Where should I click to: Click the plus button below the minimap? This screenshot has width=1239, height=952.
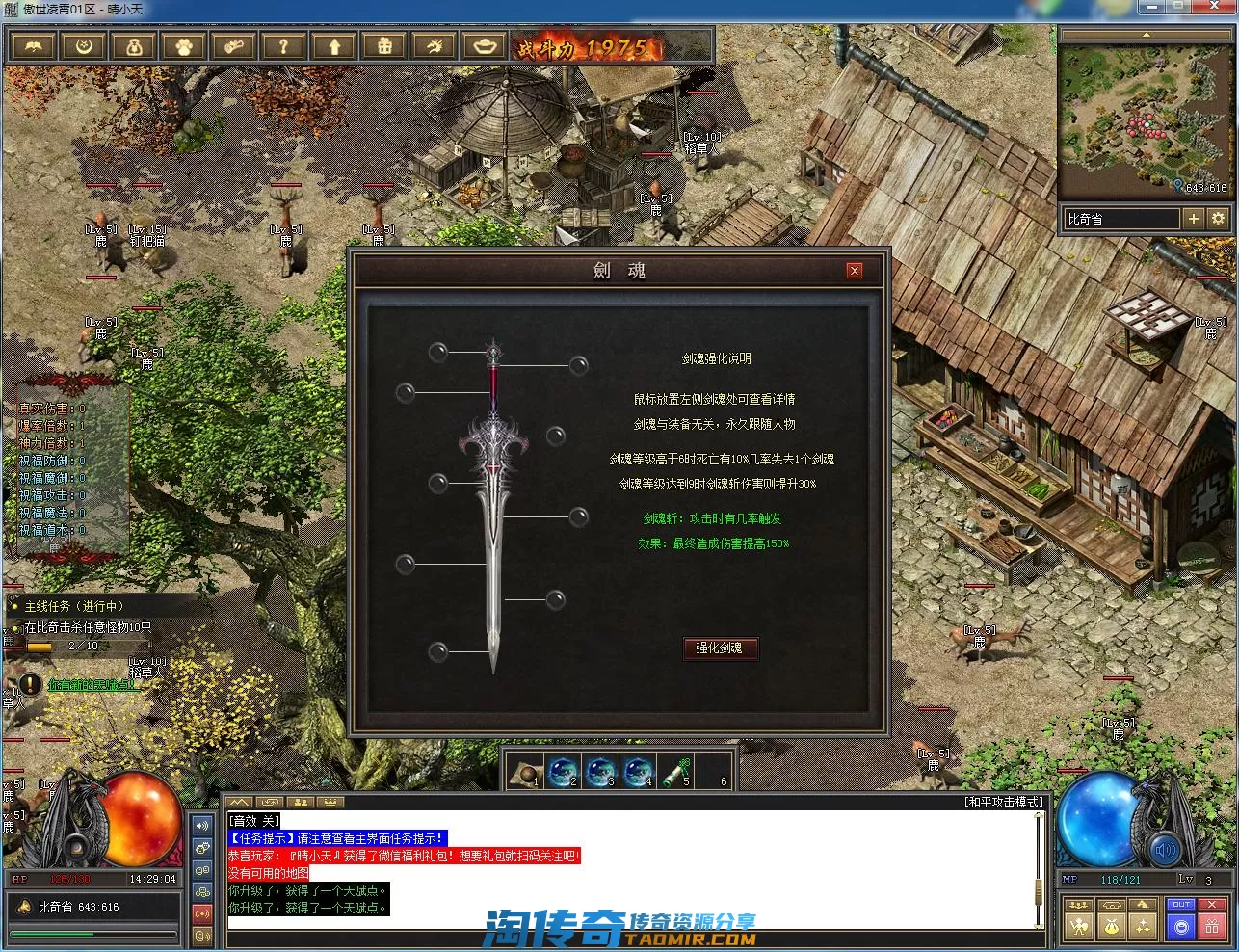[x=1194, y=219]
